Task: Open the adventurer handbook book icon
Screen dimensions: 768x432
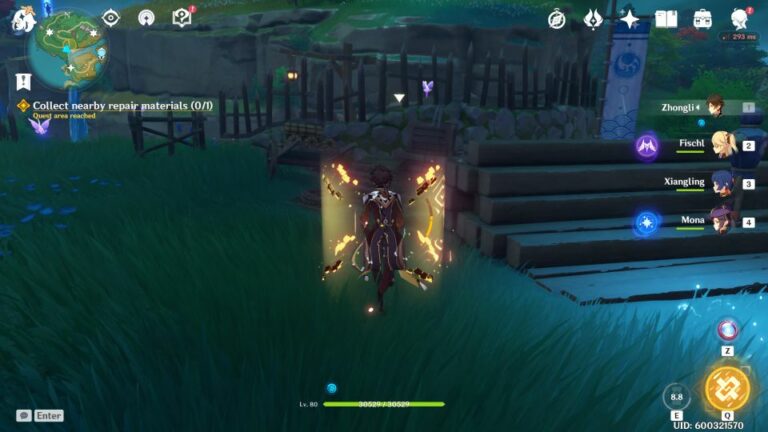Action: point(666,19)
